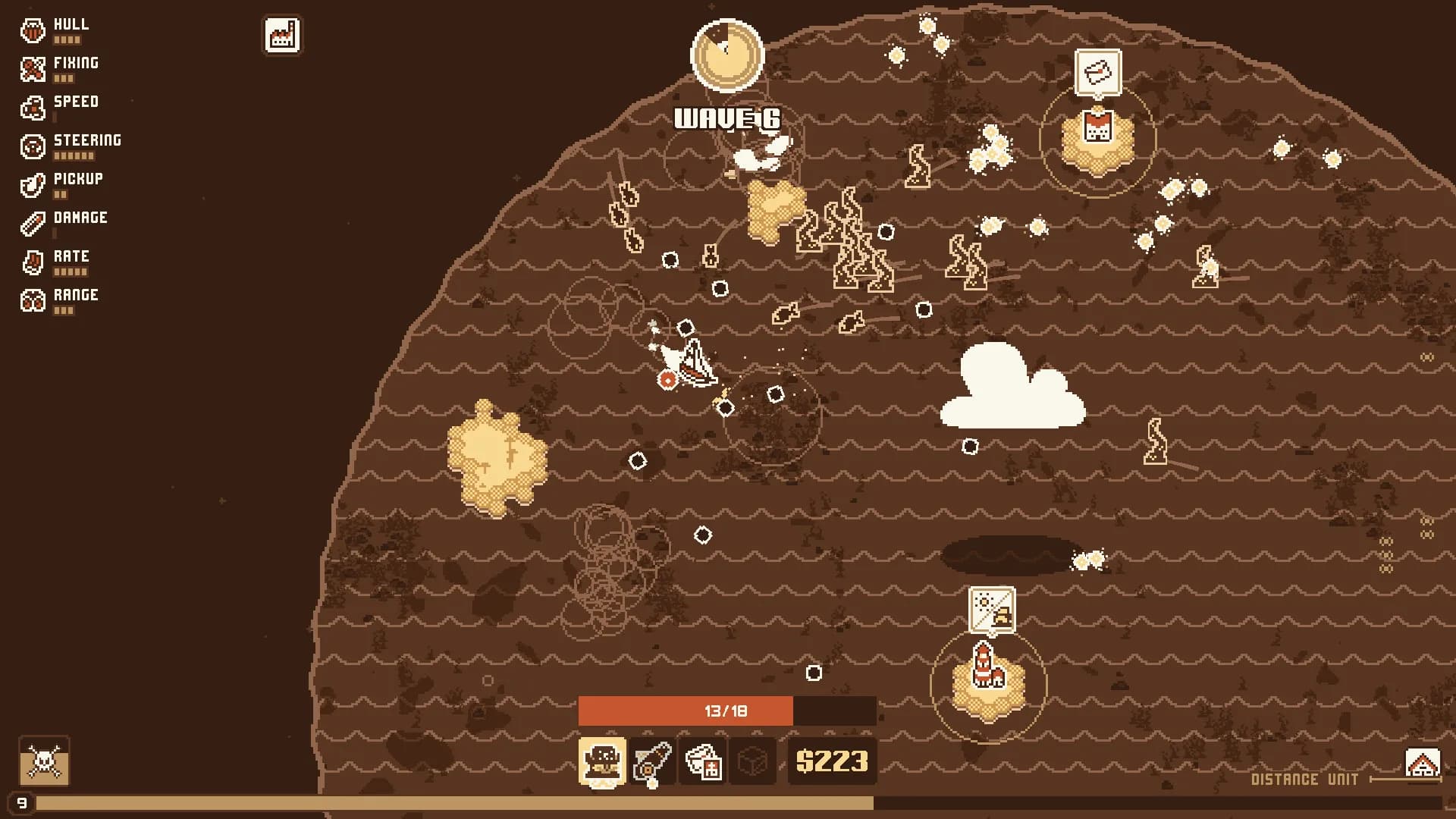Click the Damage stat entry
Image resolution: width=1456 pixels, height=819 pixels.
(x=32, y=223)
